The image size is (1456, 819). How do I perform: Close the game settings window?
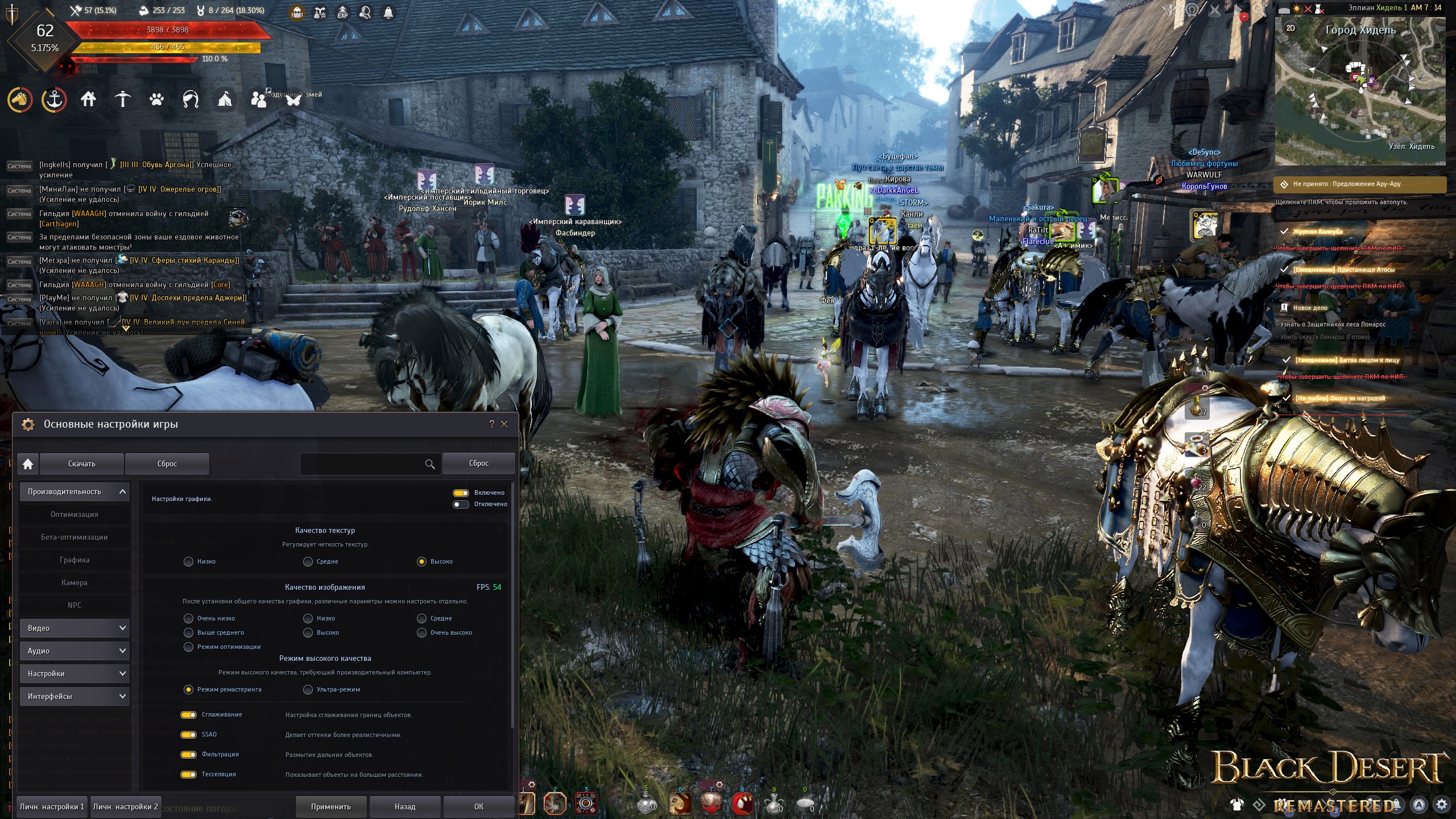[504, 424]
